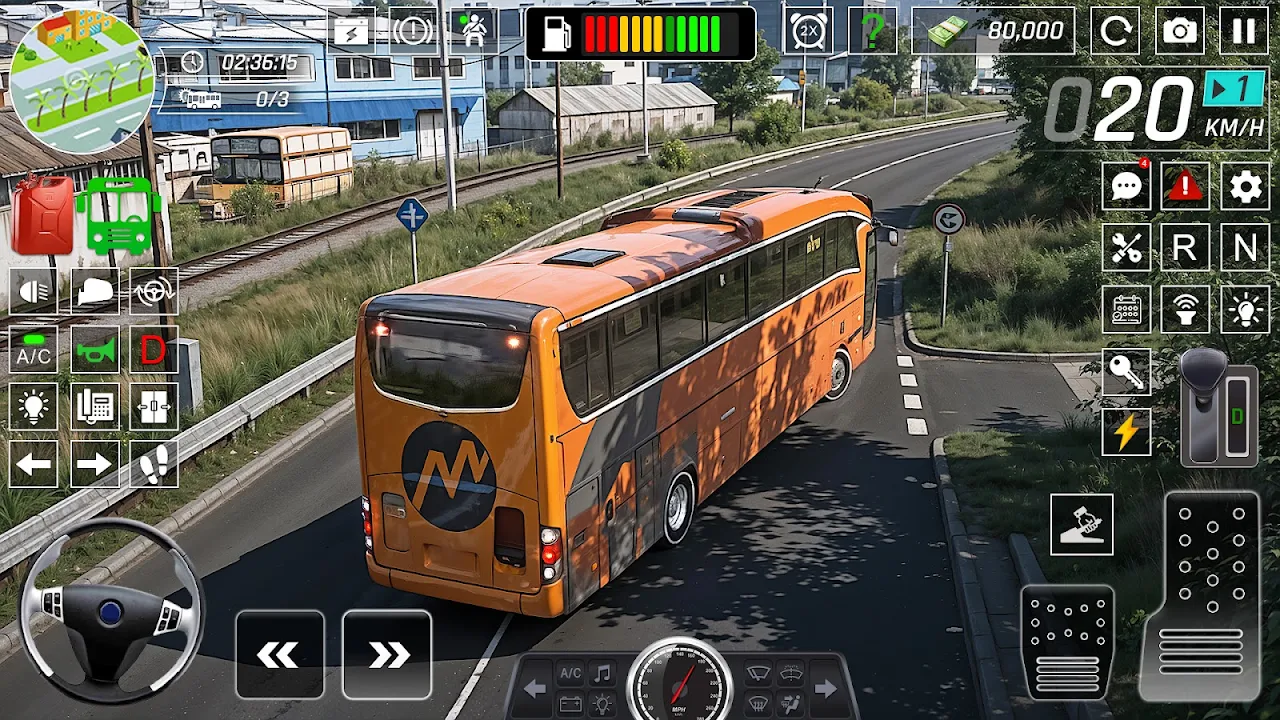The height and width of the screenshot is (720, 1280).
Task: Tap the steering wheel control
Action: click(x=111, y=610)
